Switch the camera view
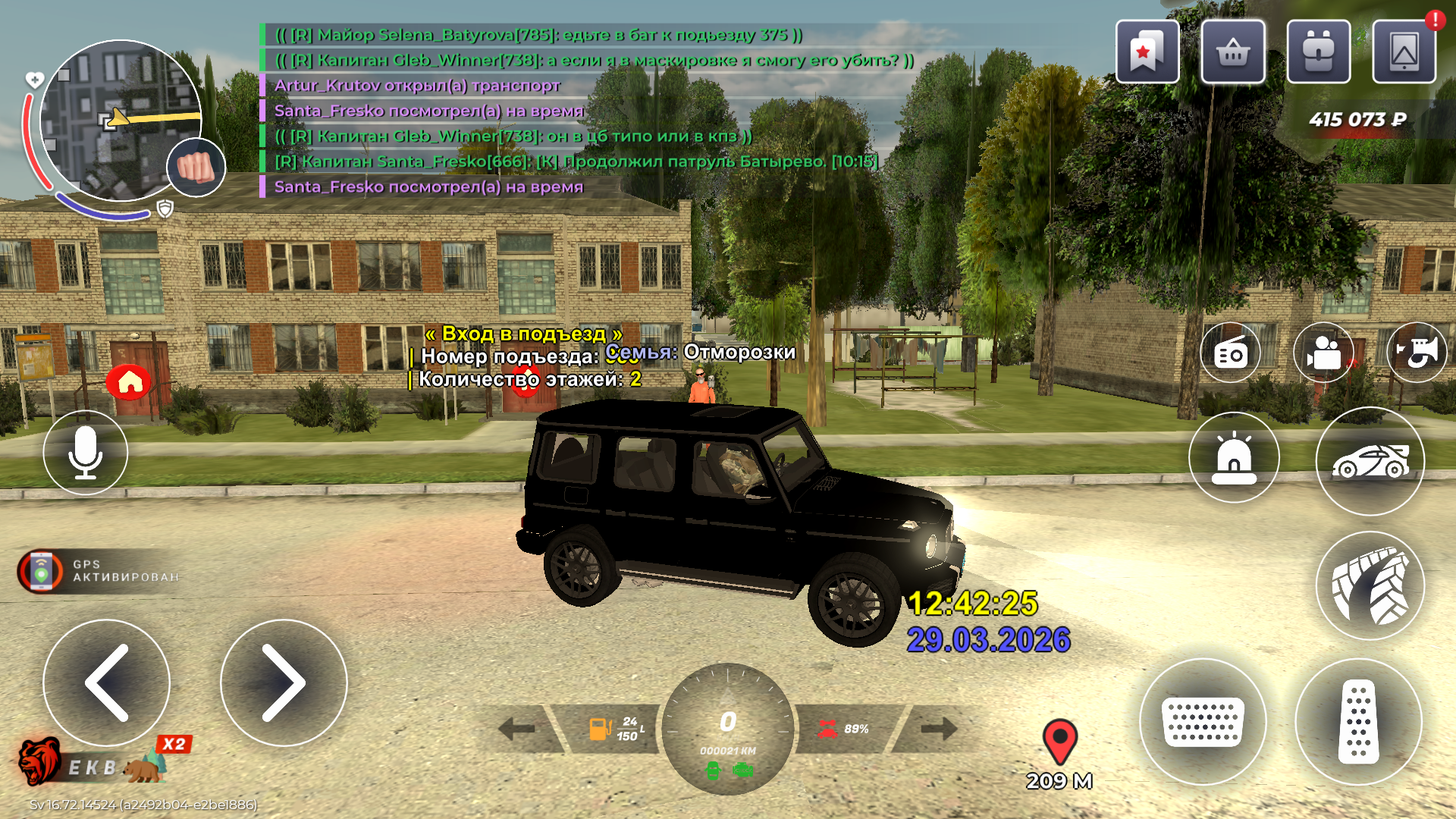 [1323, 353]
